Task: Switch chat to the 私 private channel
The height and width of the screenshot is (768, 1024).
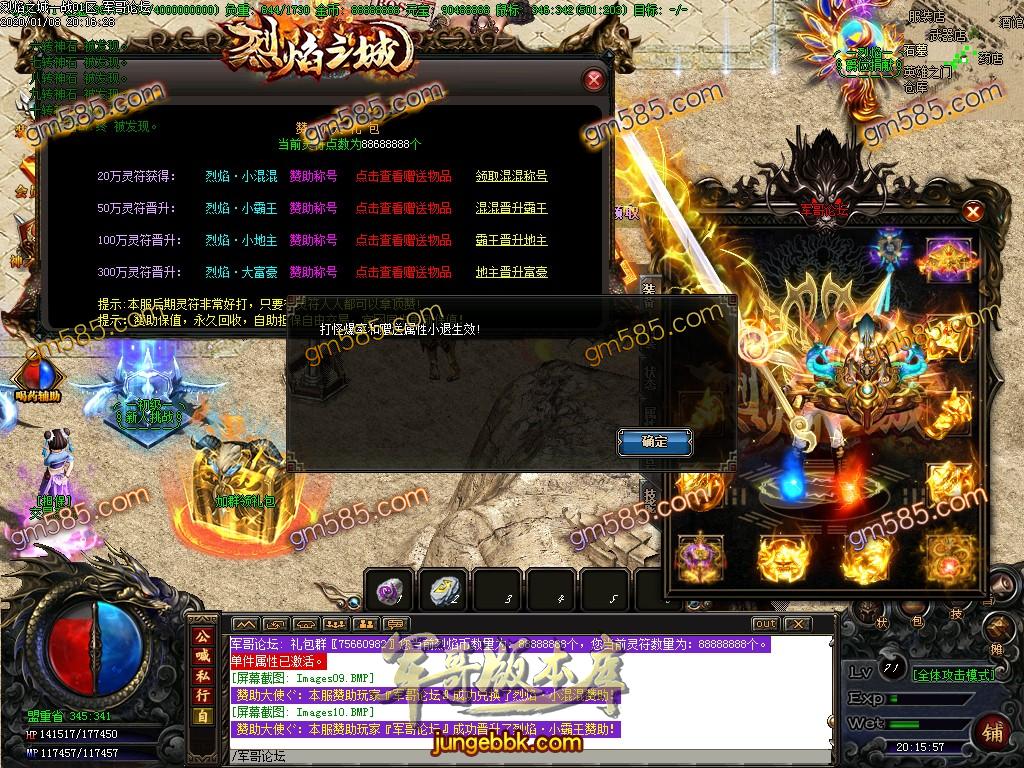Action: [x=203, y=676]
